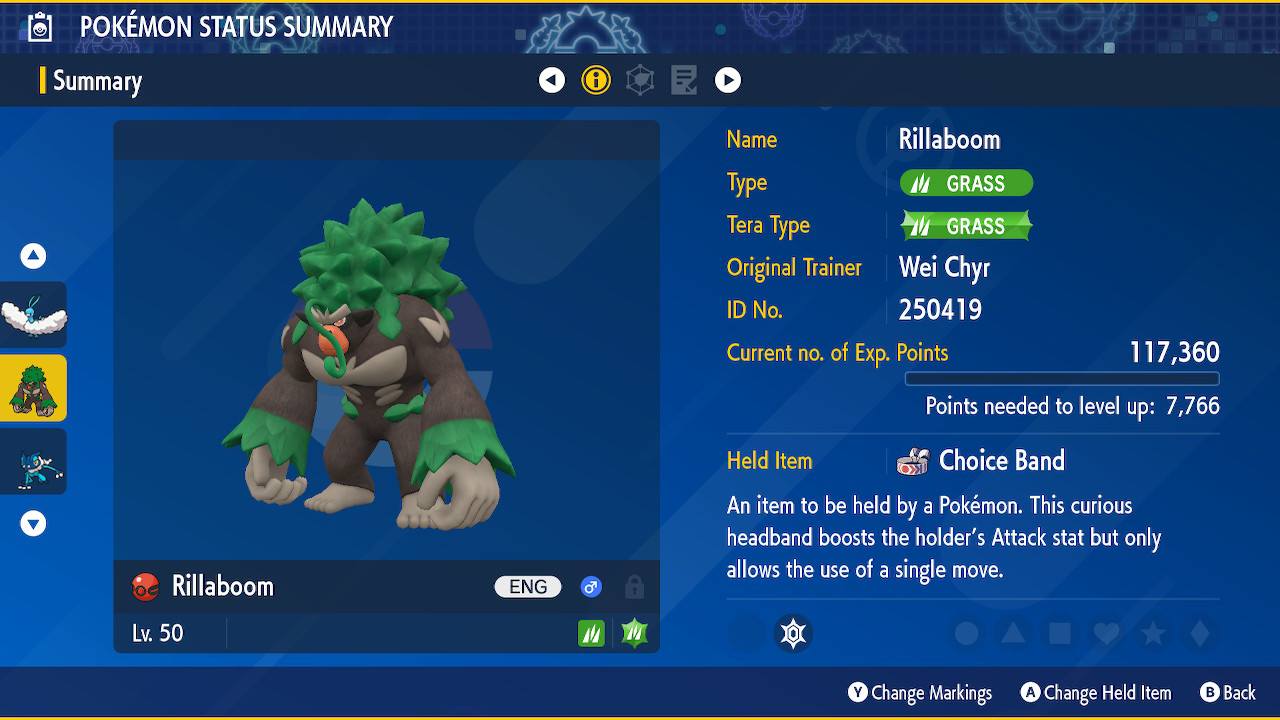1280x720 pixels.
Task: Toggle the star marking
Action: [1153, 633]
